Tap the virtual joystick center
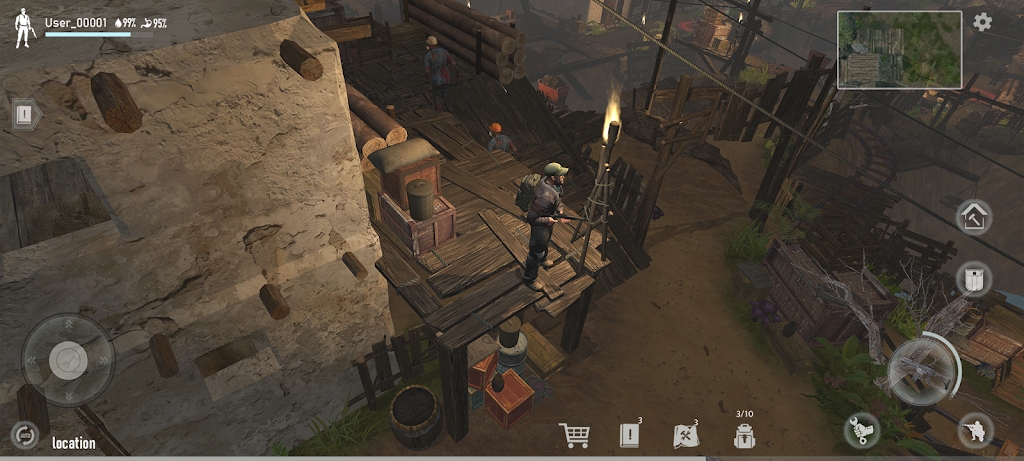This screenshot has width=1024, height=461. click(68, 359)
